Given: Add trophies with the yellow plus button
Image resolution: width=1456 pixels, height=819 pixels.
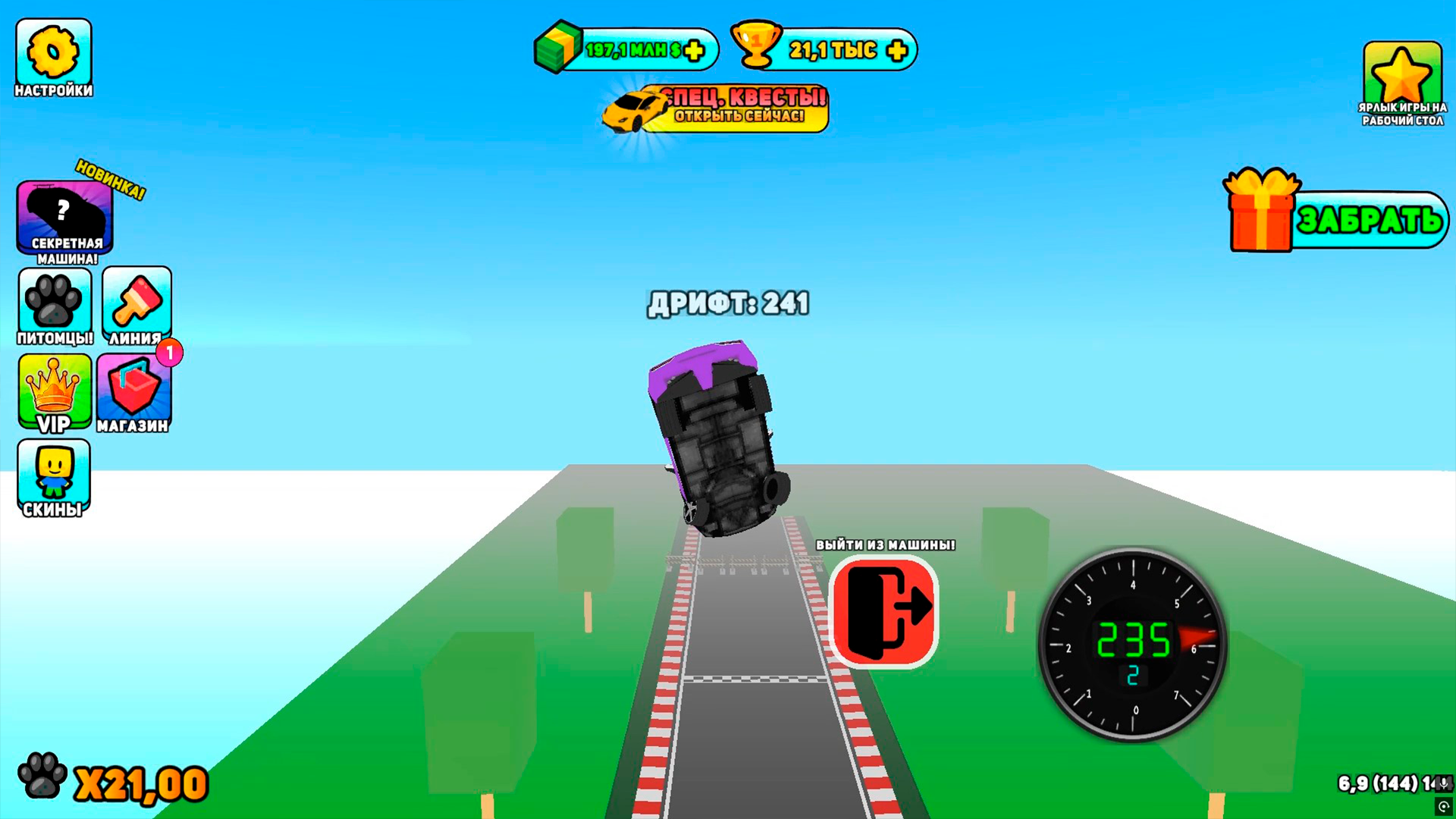Looking at the screenshot, I should [898, 51].
